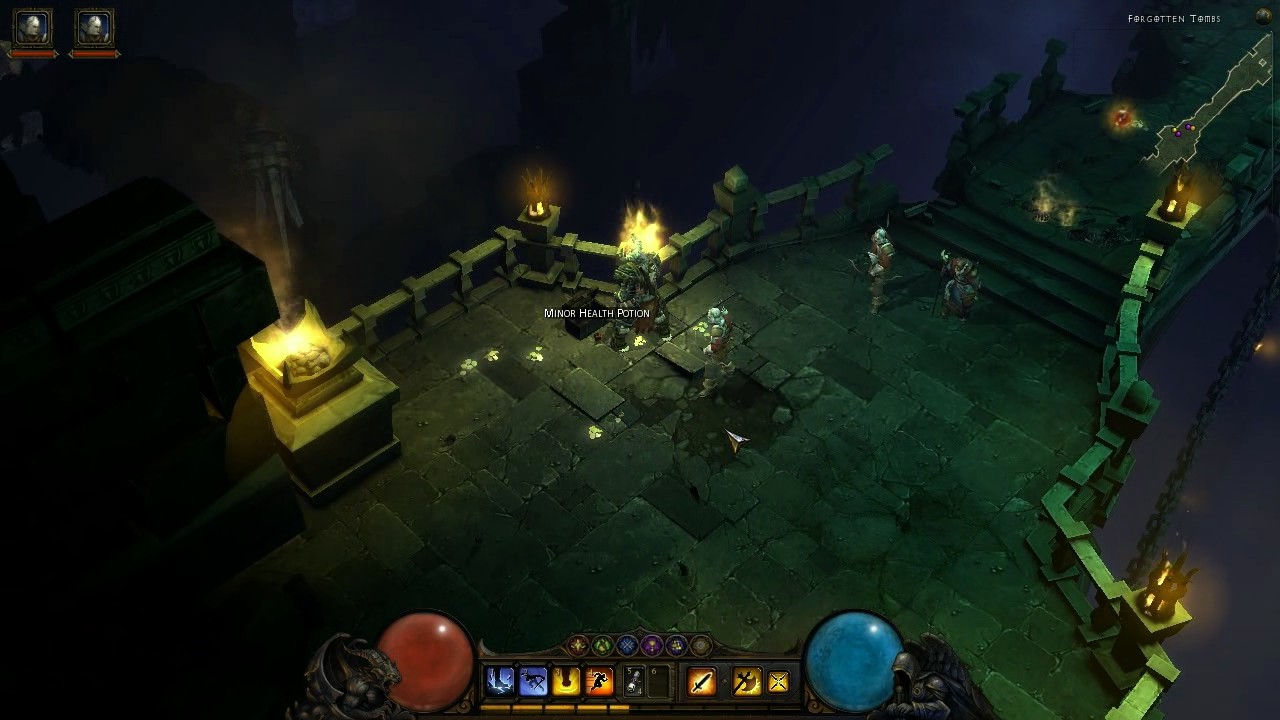
Task: Open the green round menu orb
Action: point(603,646)
